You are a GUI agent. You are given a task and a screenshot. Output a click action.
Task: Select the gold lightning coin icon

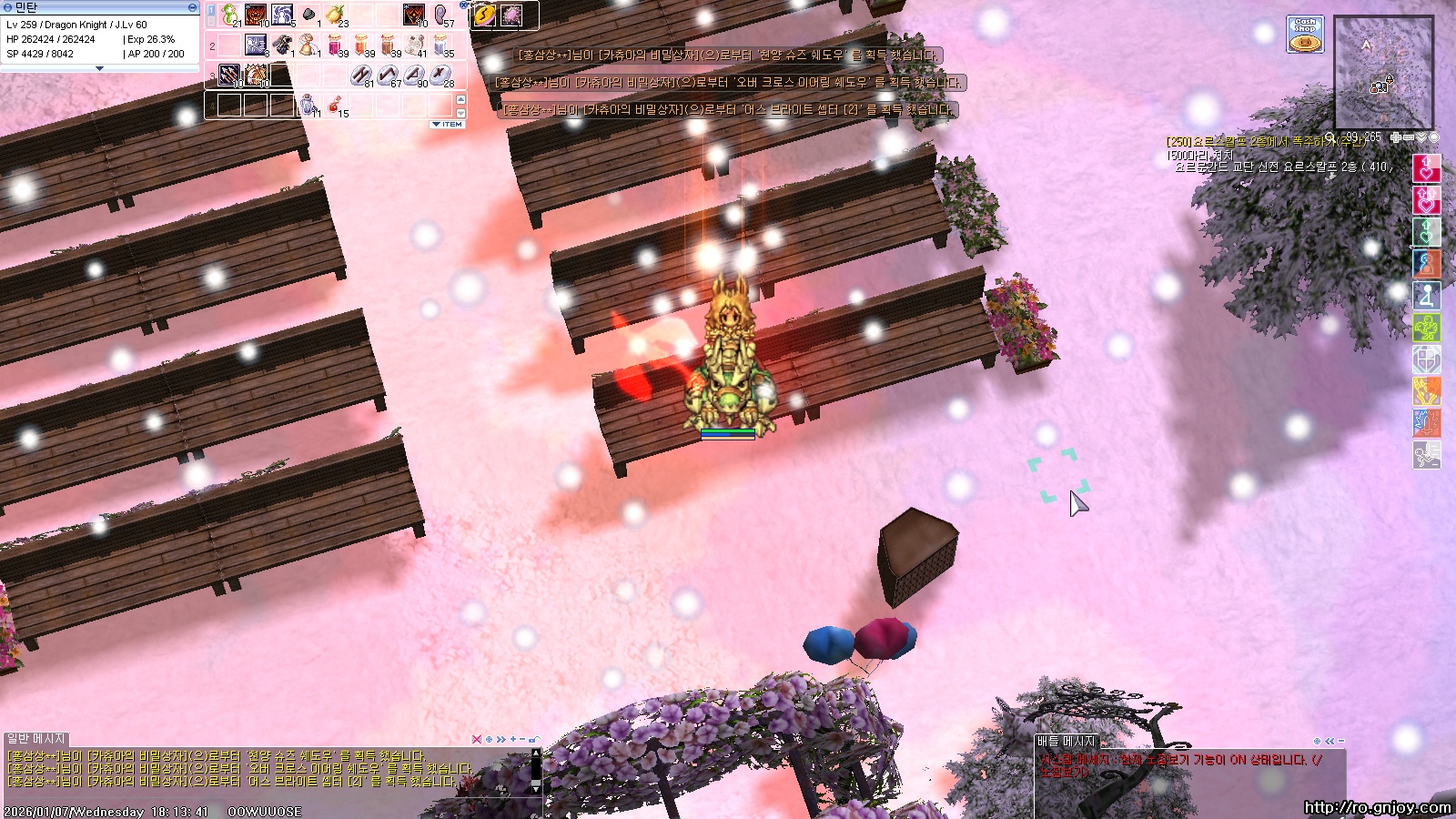(x=484, y=15)
